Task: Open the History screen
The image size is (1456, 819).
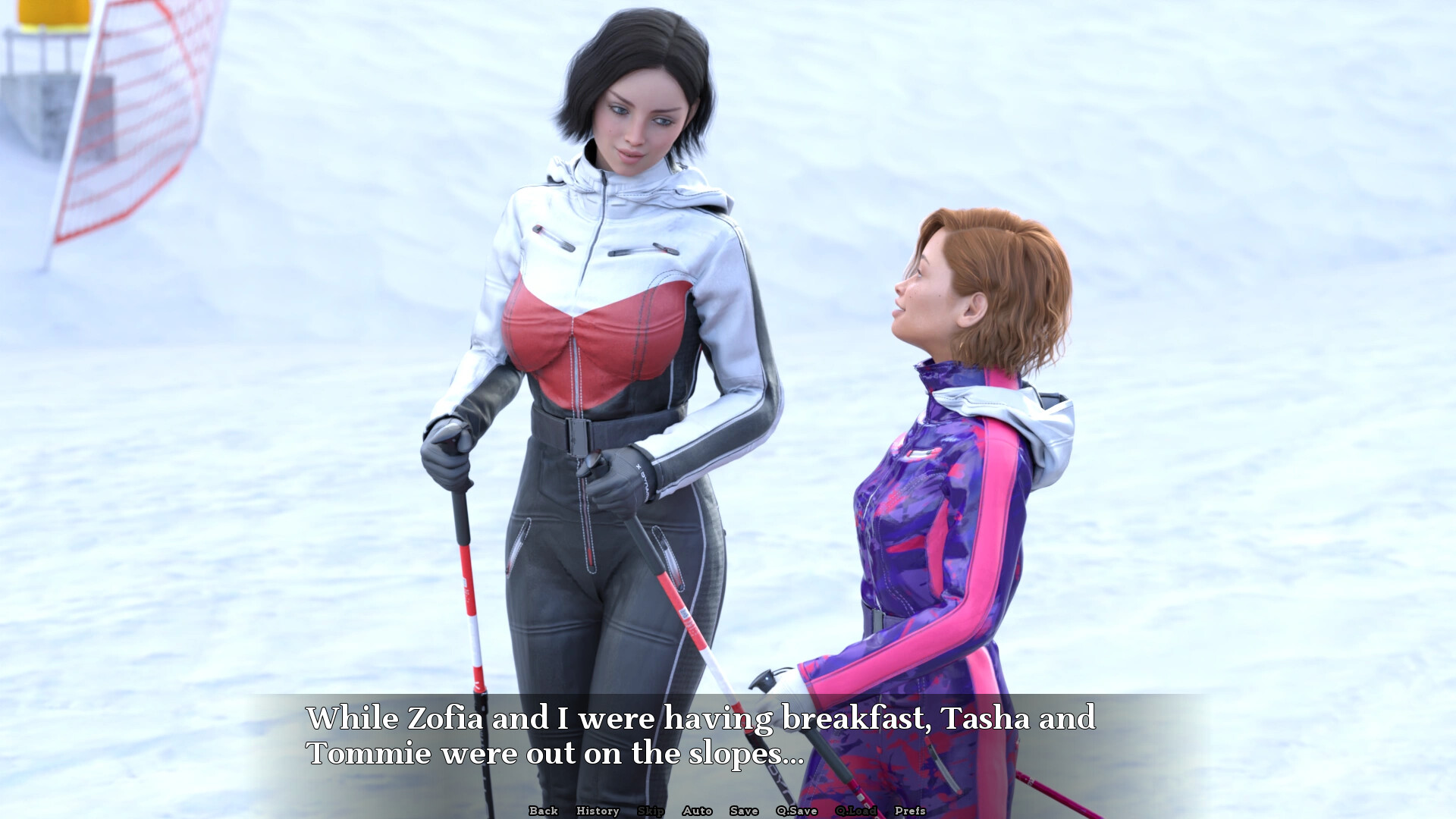Action: point(596,811)
